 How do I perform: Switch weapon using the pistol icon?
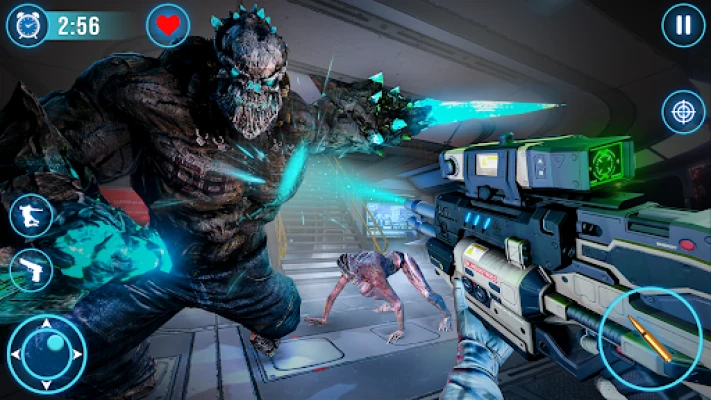coord(30,269)
